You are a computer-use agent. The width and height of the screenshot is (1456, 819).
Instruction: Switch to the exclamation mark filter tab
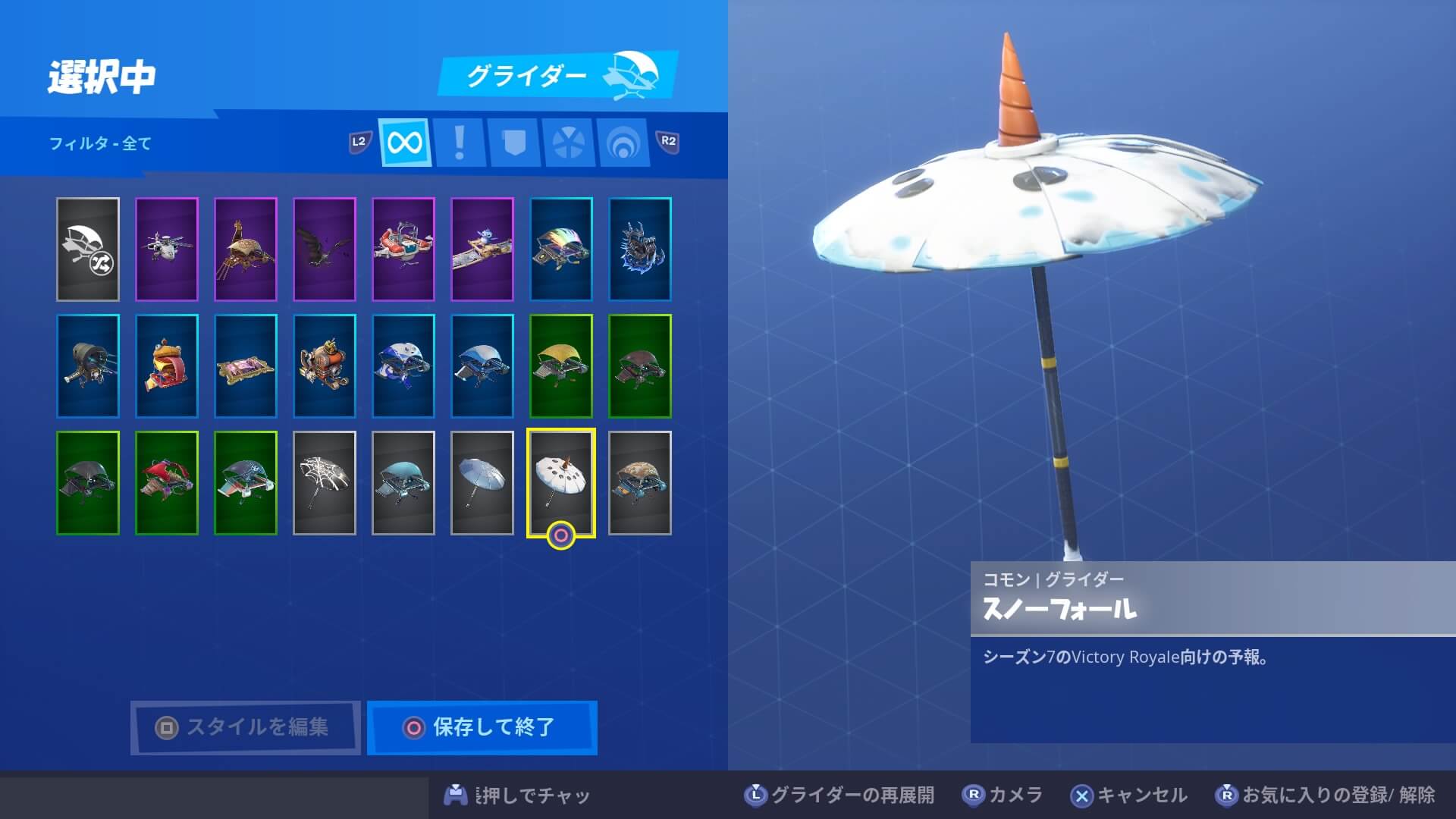459,142
